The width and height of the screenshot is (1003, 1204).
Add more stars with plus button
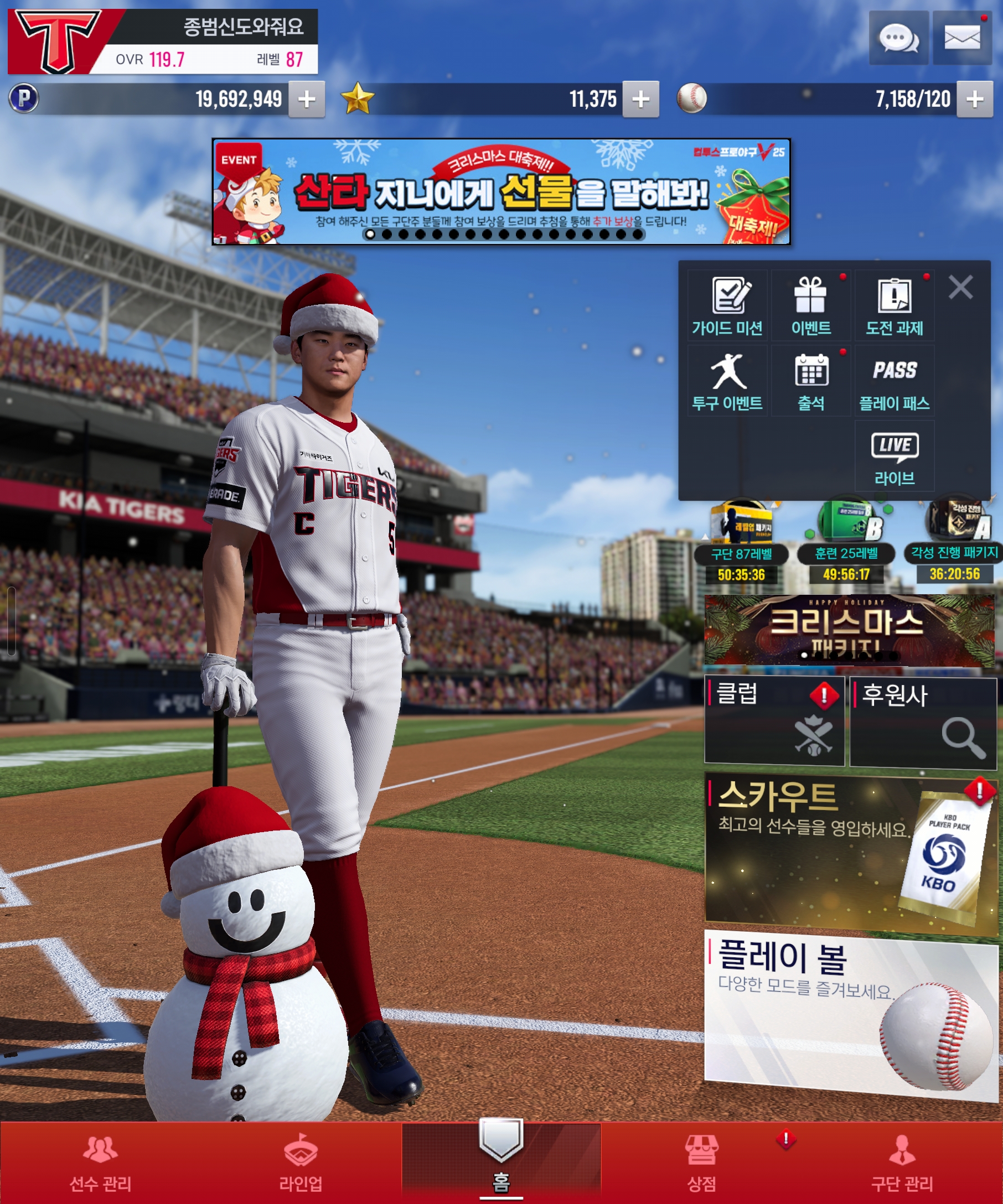click(x=640, y=99)
